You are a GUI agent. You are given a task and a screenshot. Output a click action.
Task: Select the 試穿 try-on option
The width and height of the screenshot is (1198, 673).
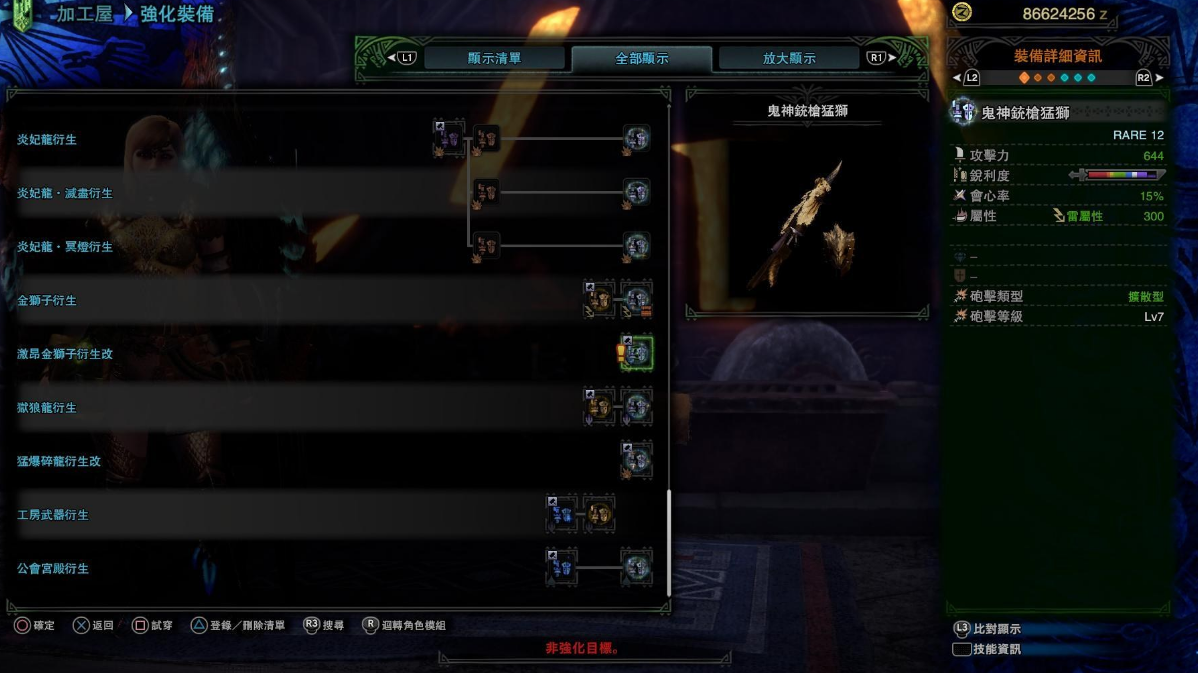pos(152,626)
